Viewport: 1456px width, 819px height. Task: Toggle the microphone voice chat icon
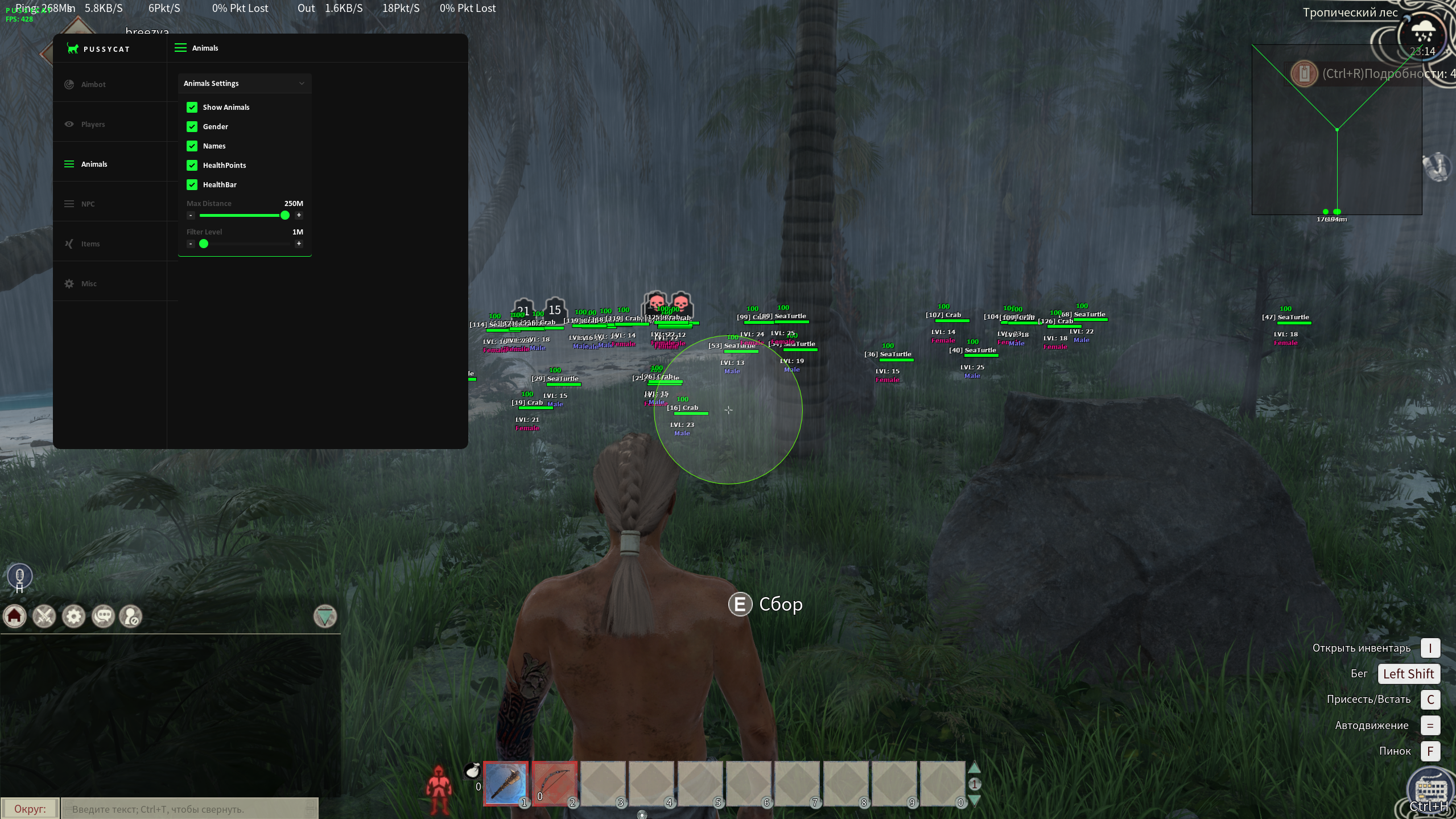20,575
